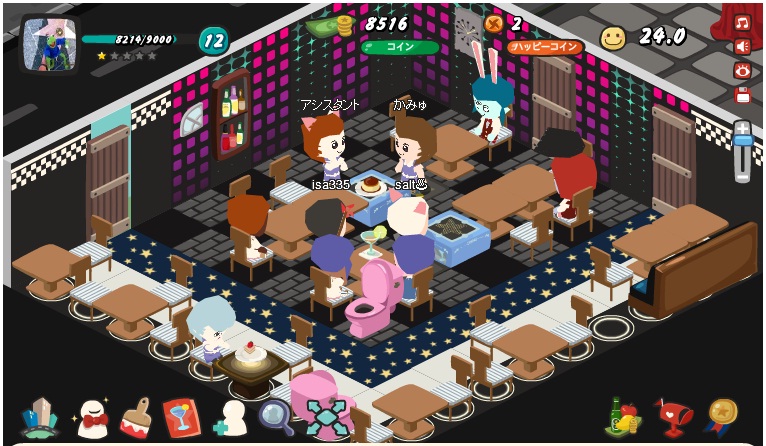This screenshot has height=446, width=766.
Task: Click the zoom slider's plus button
Action: (742, 128)
